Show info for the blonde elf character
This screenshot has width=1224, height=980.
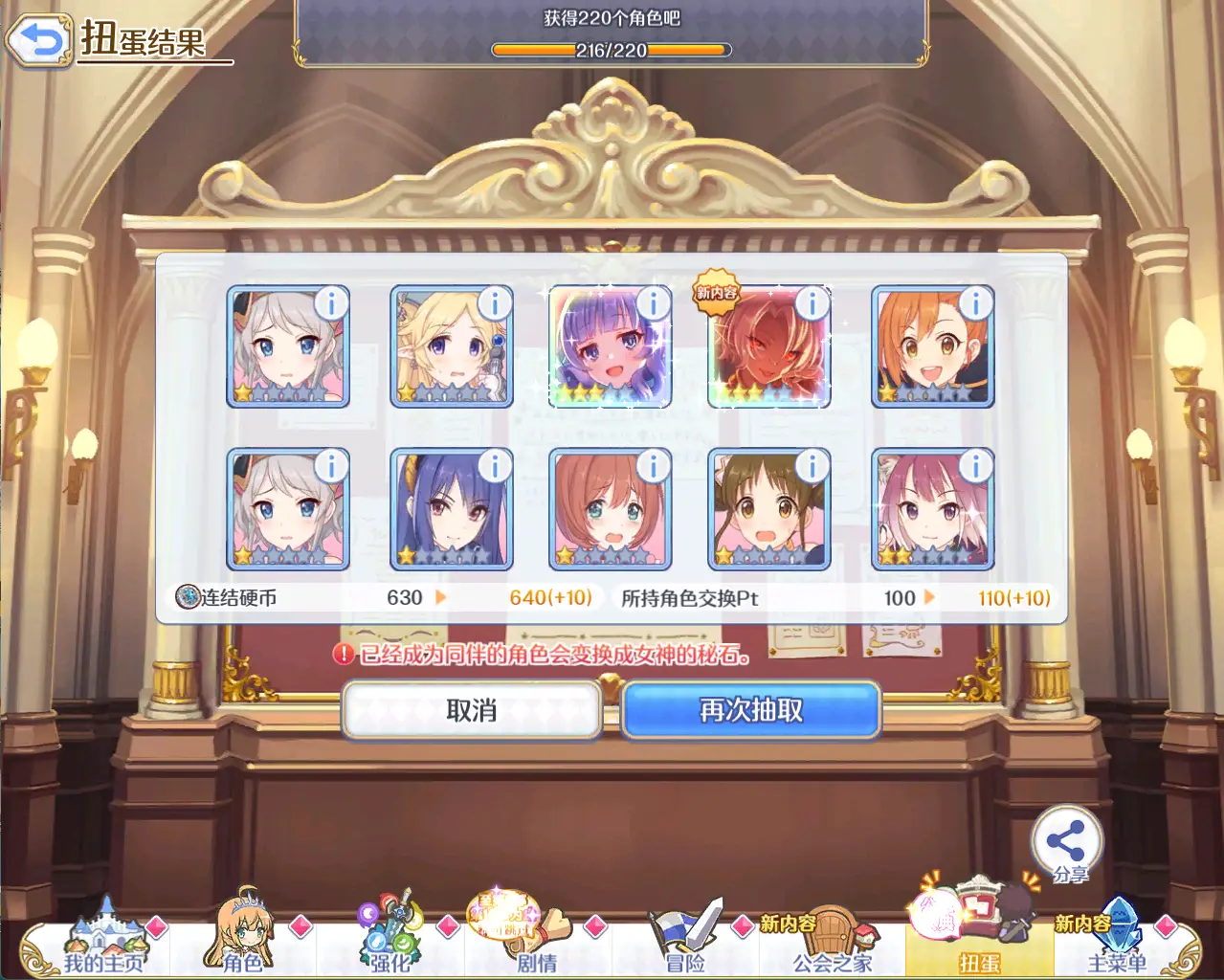coord(495,304)
